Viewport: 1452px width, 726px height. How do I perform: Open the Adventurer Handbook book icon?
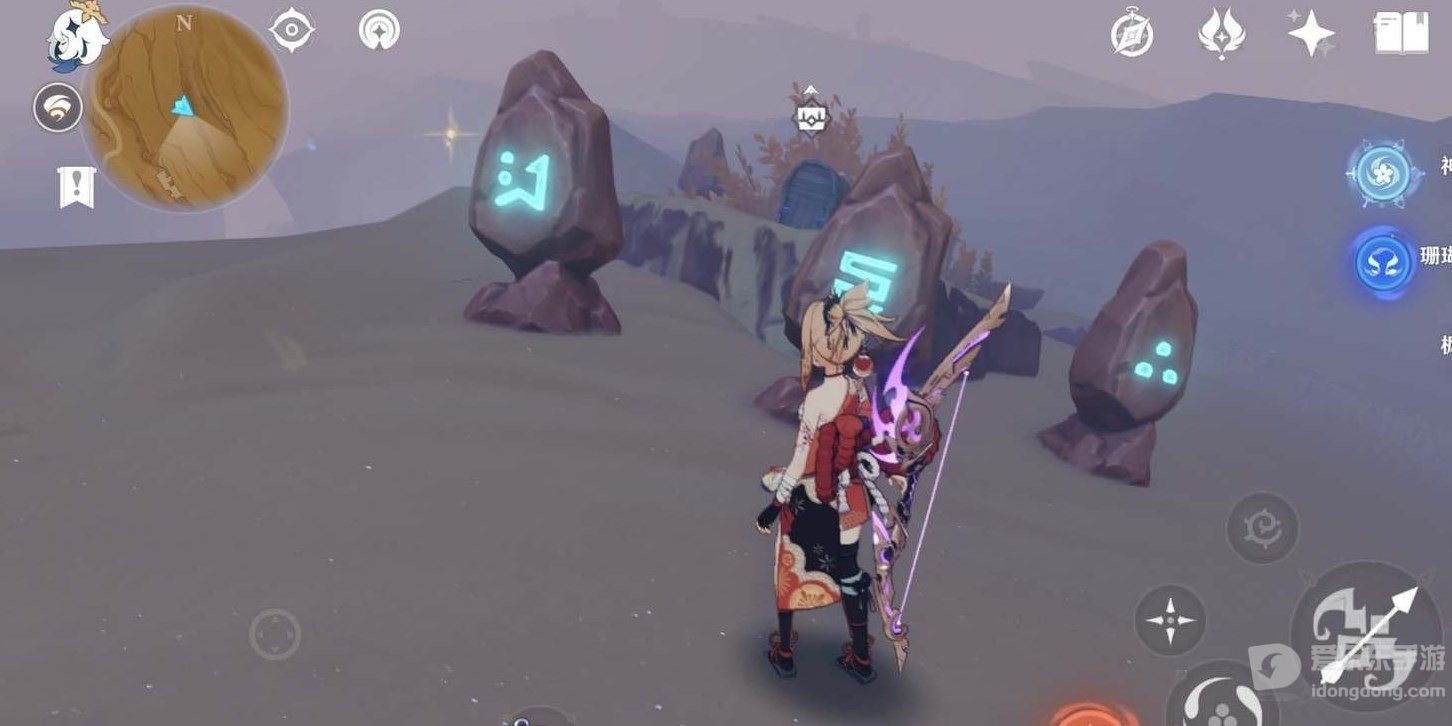1400,33
